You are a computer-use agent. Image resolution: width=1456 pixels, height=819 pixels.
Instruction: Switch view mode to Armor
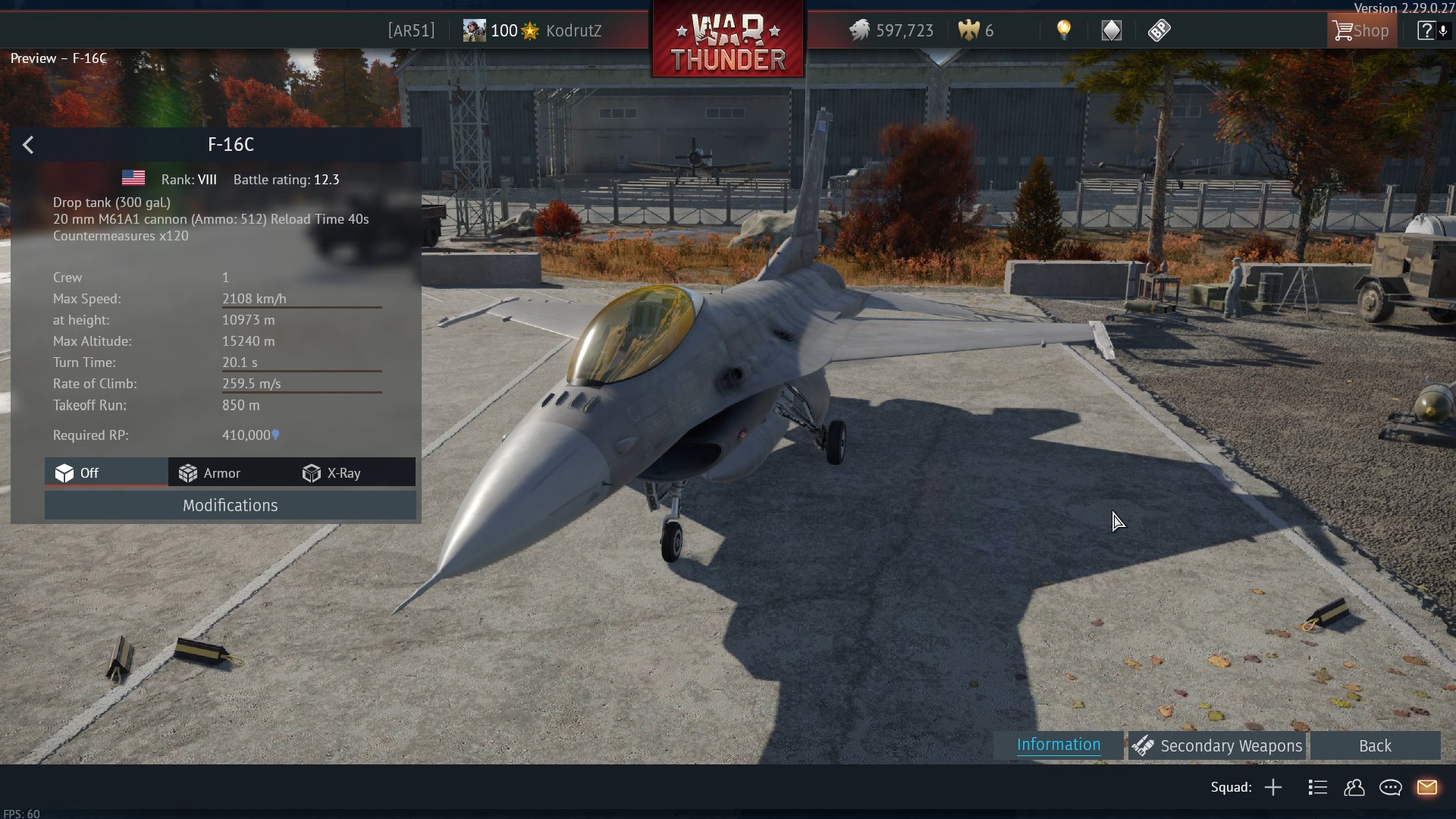pyautogui.click(x=210, y=473)
